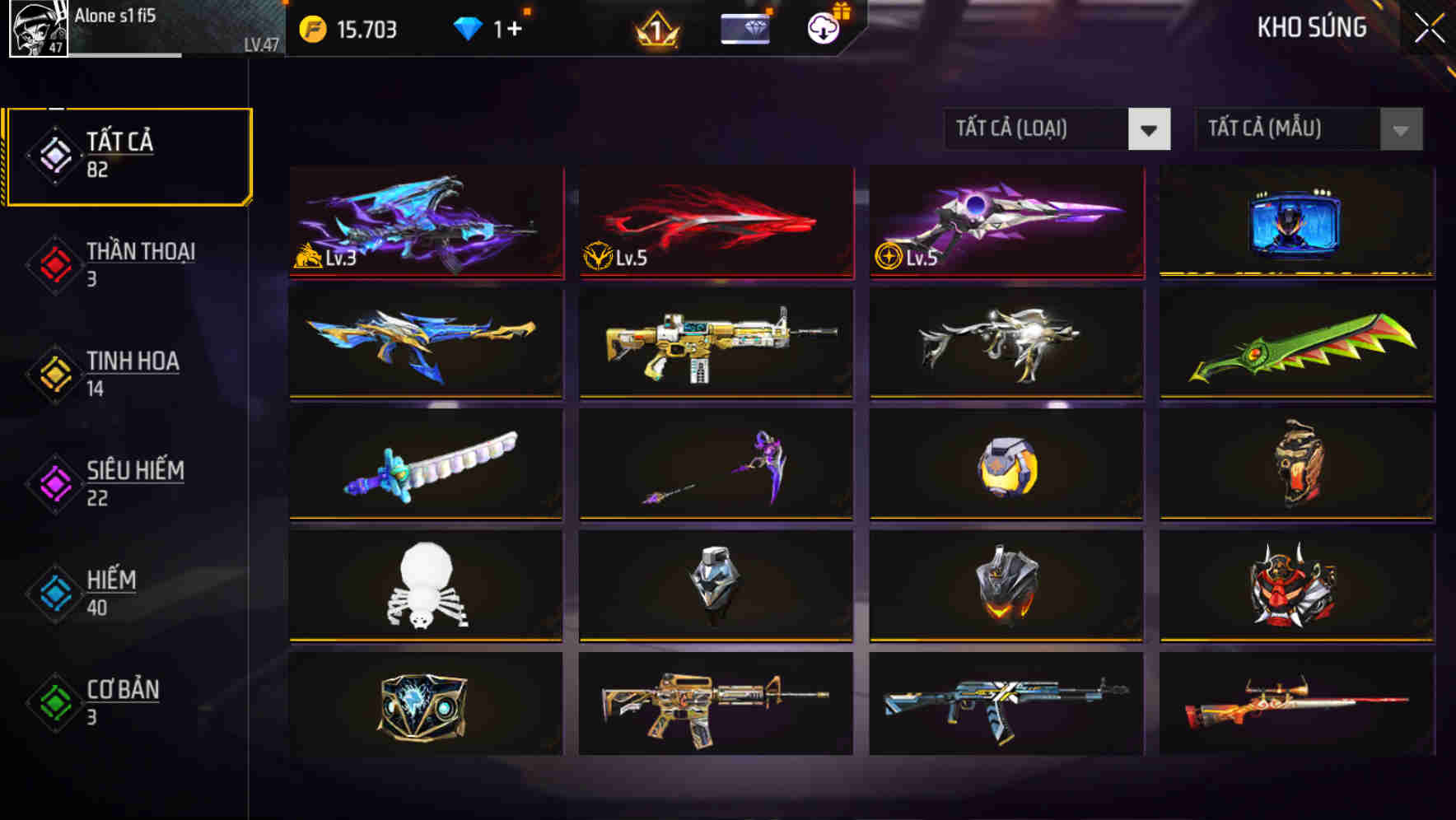Select the Tinh Hoa rarity filter icon
The width and height of the screenshot is (1456, 820).
pos(54,374)
